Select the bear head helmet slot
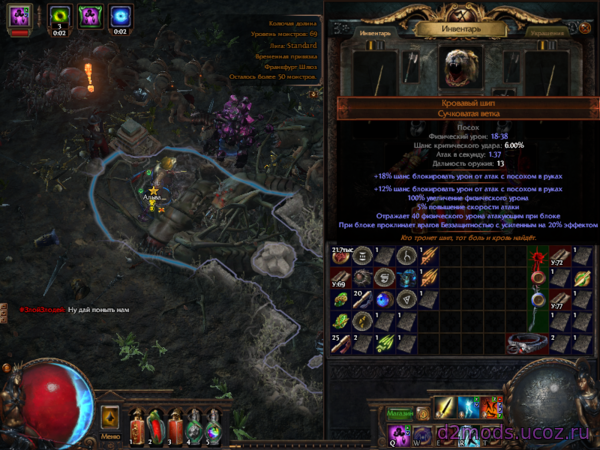The height and width of the screenshot is (450, 600). coord(453,67)
